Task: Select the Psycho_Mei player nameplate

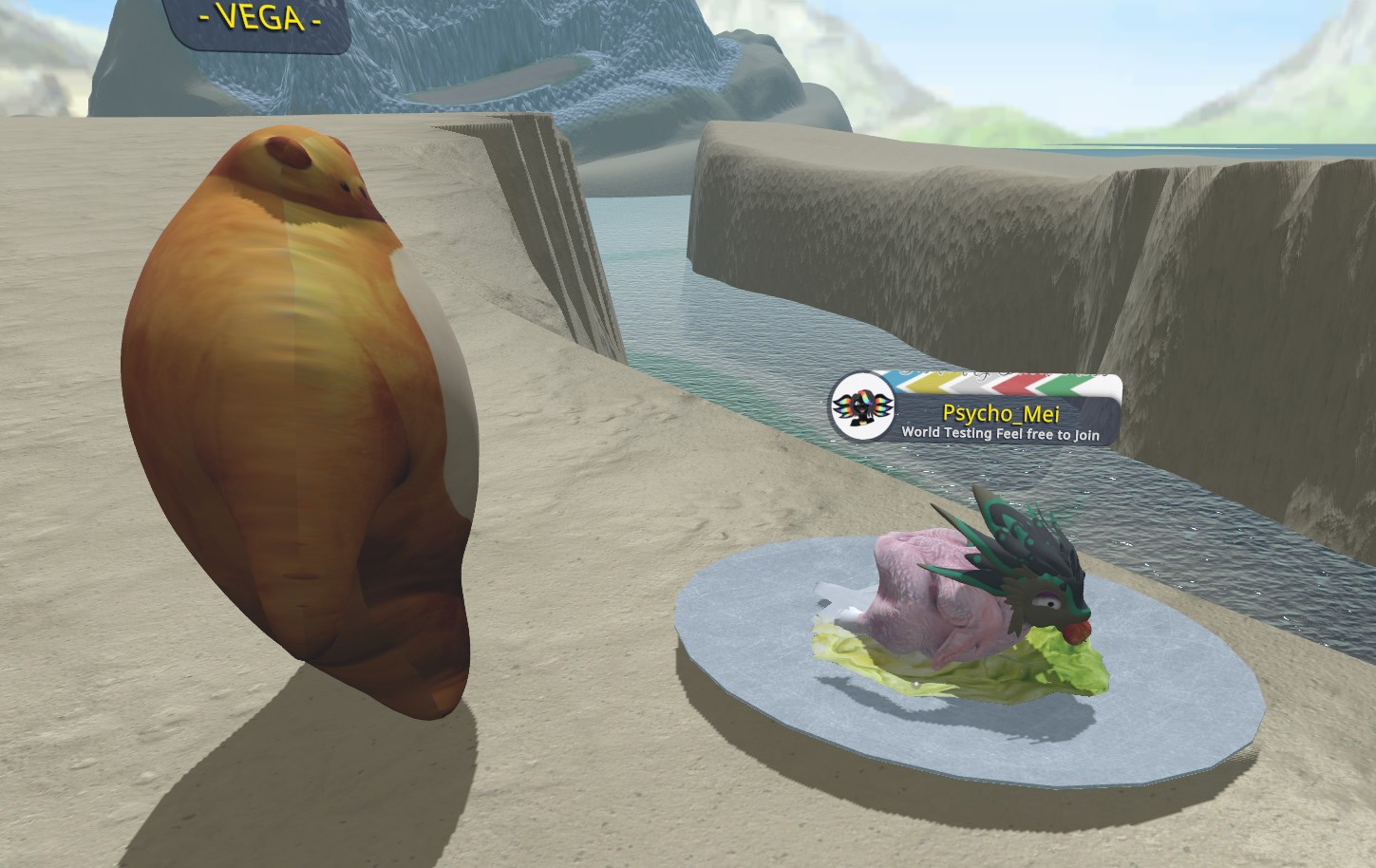Action: coord(1000,414)
